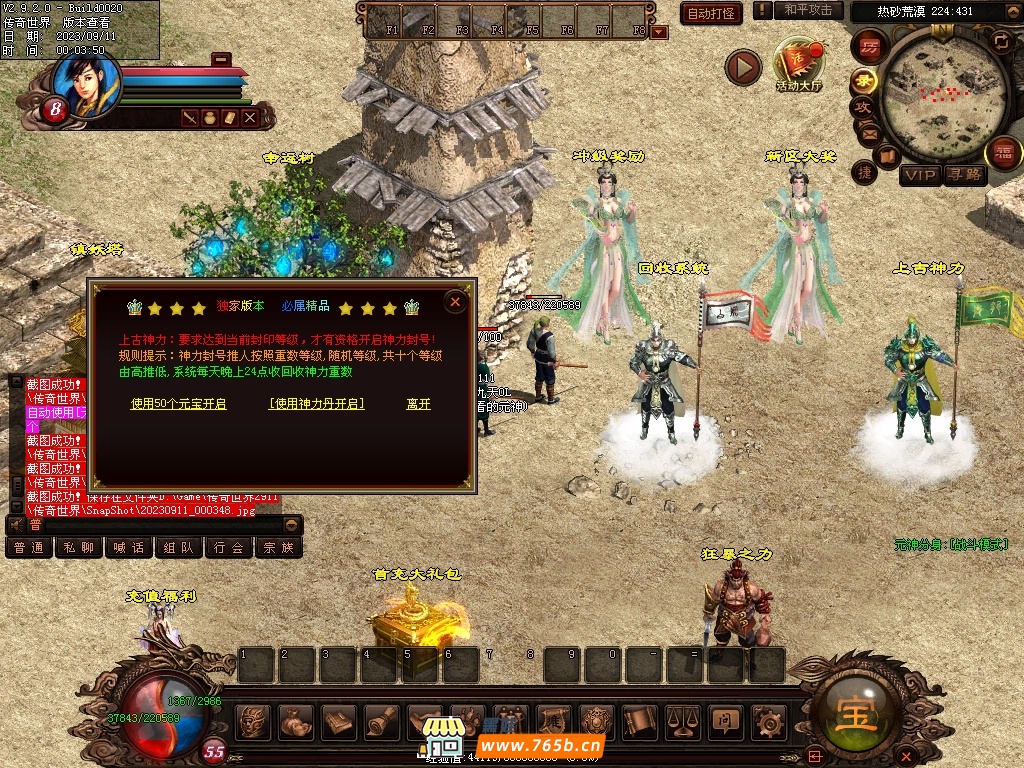The height and width of the screenshot is (768, 1024).
Task: Open settings via the gear icon
Action: tap(768, 720)
